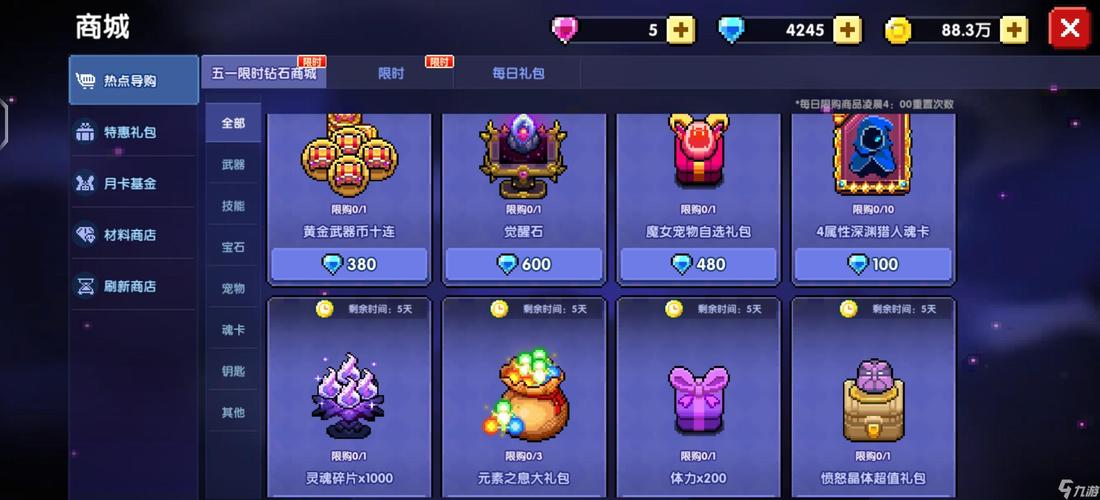Select the 体力x200 gift box item
Viewport: 1100px width, 500px height.
(x=698, y=400)
